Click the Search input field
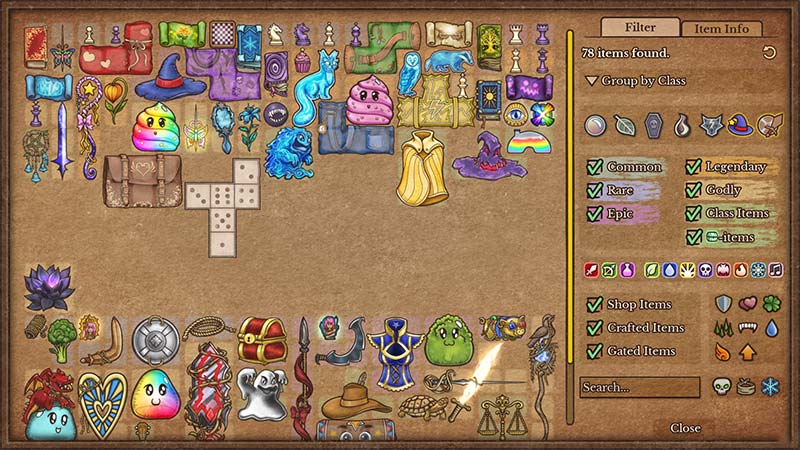 click(640, 386)
